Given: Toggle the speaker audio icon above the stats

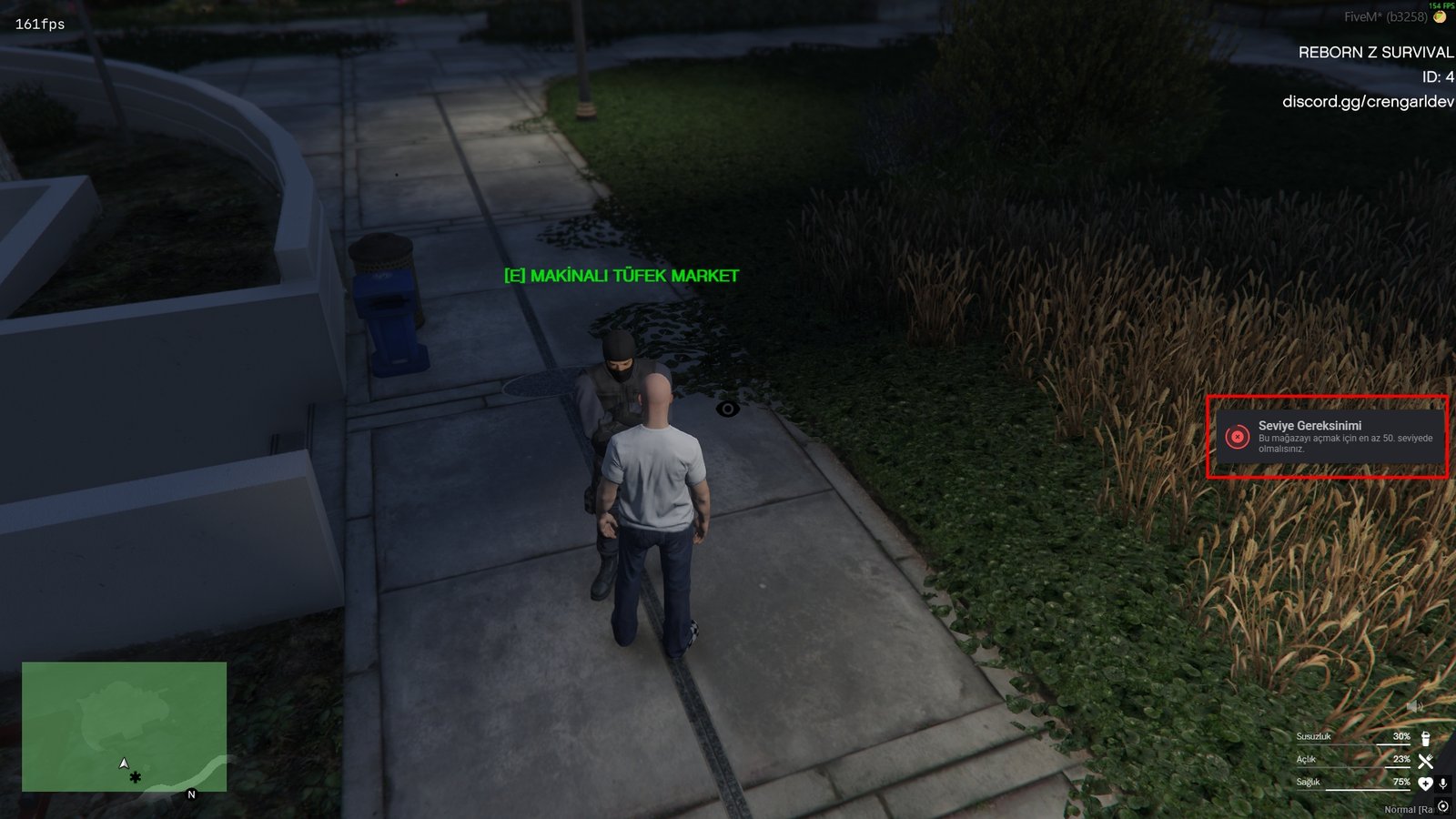Looking at the screenshot, I should click(x=1414, y=706).
